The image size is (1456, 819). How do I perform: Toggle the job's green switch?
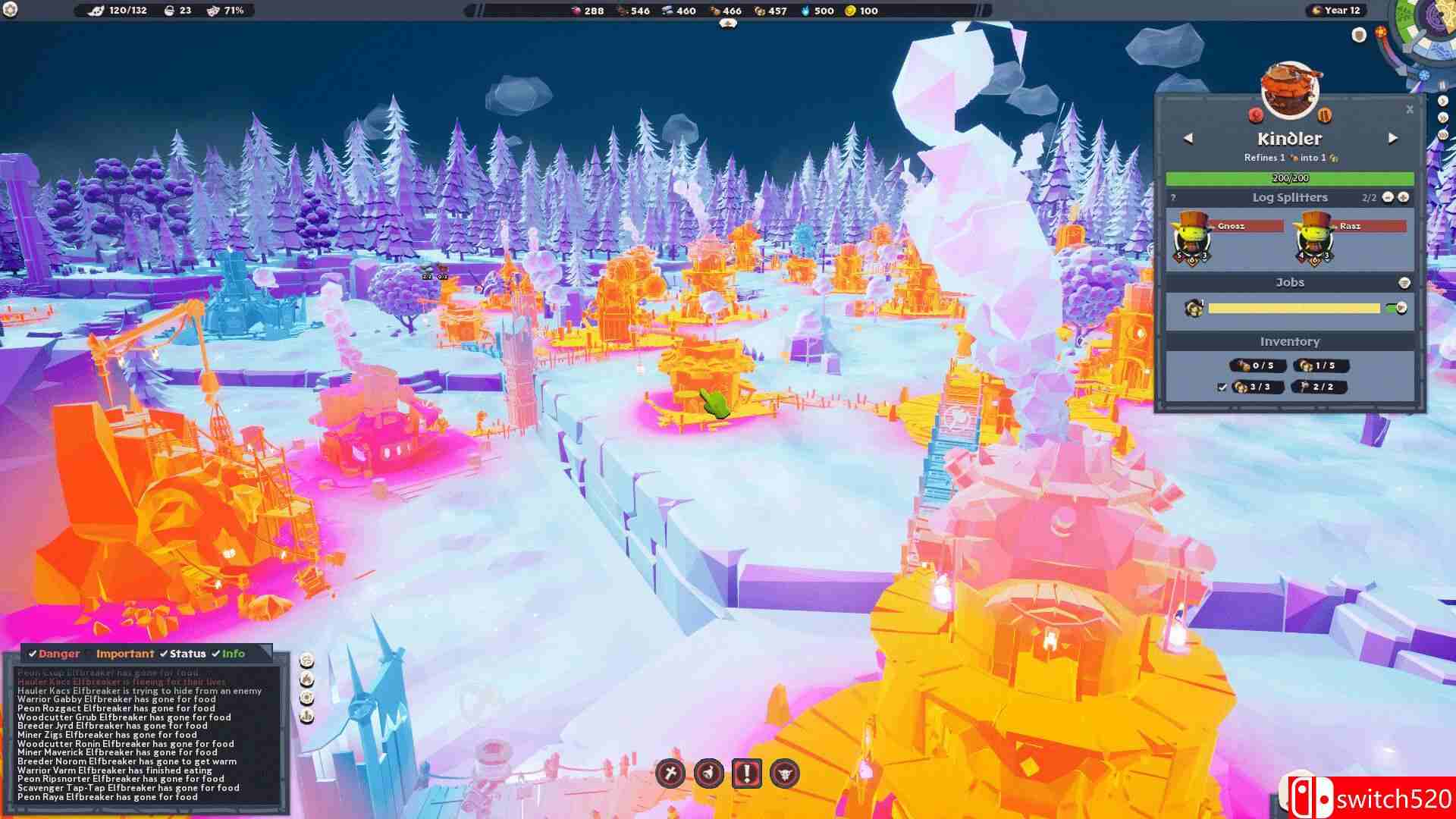1396,308
